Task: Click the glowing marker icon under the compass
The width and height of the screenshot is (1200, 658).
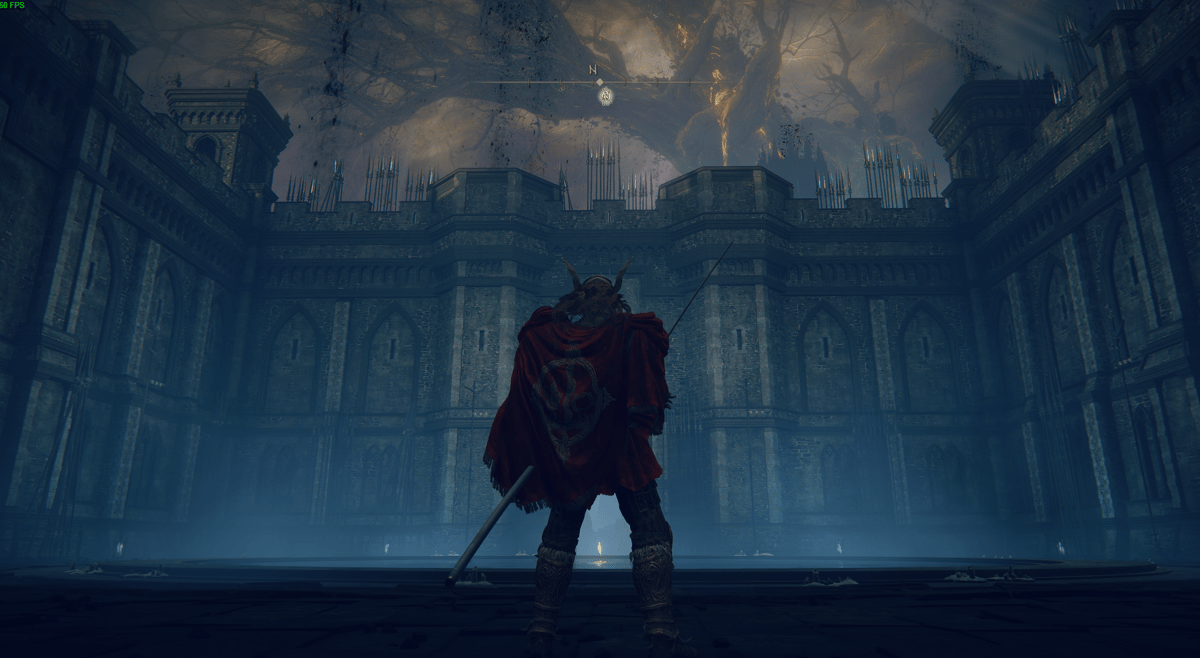Action: pyautogui.click(x=605, y=96)
